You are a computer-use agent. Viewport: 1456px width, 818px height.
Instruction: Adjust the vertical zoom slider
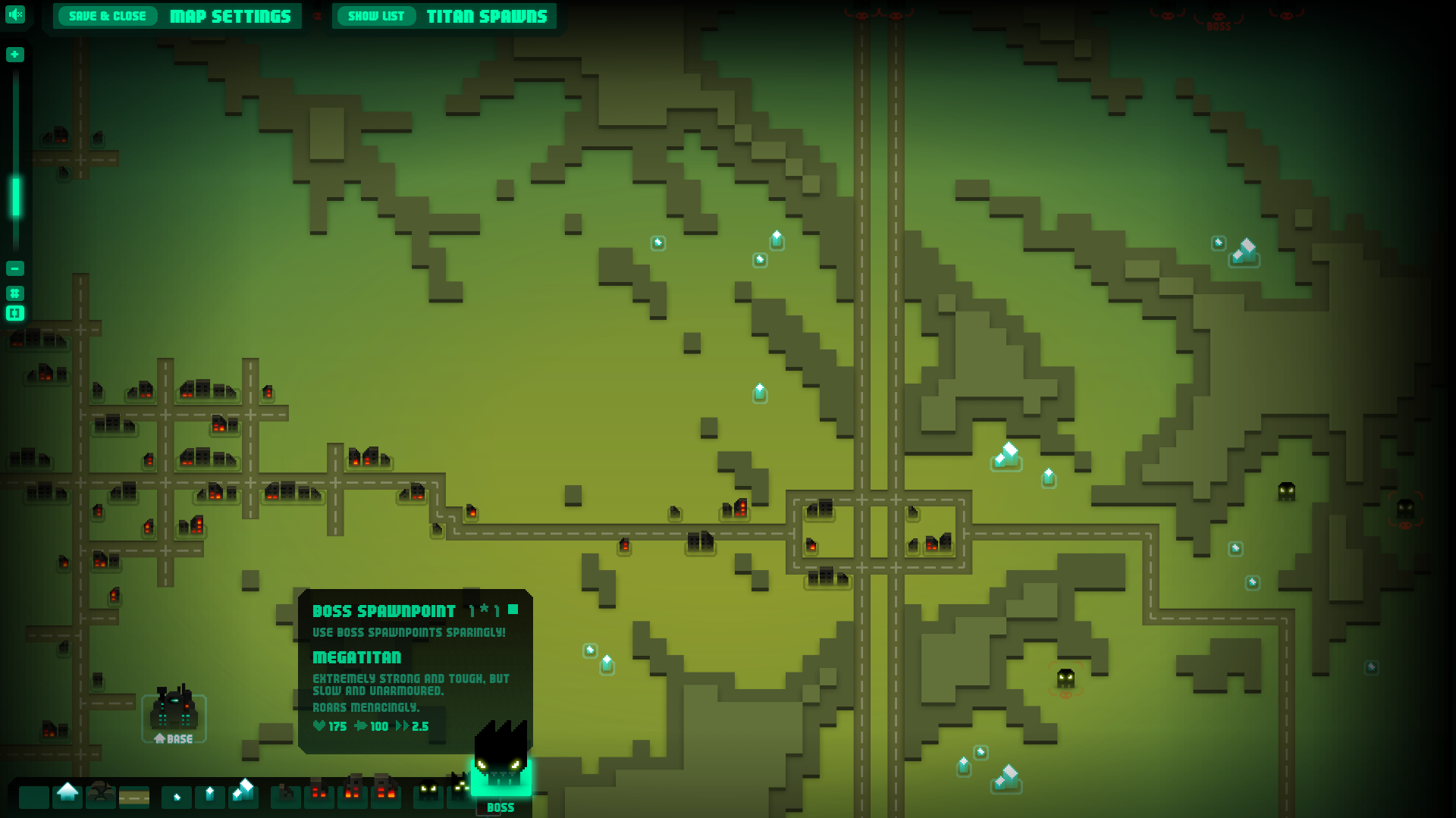[15, 197]
